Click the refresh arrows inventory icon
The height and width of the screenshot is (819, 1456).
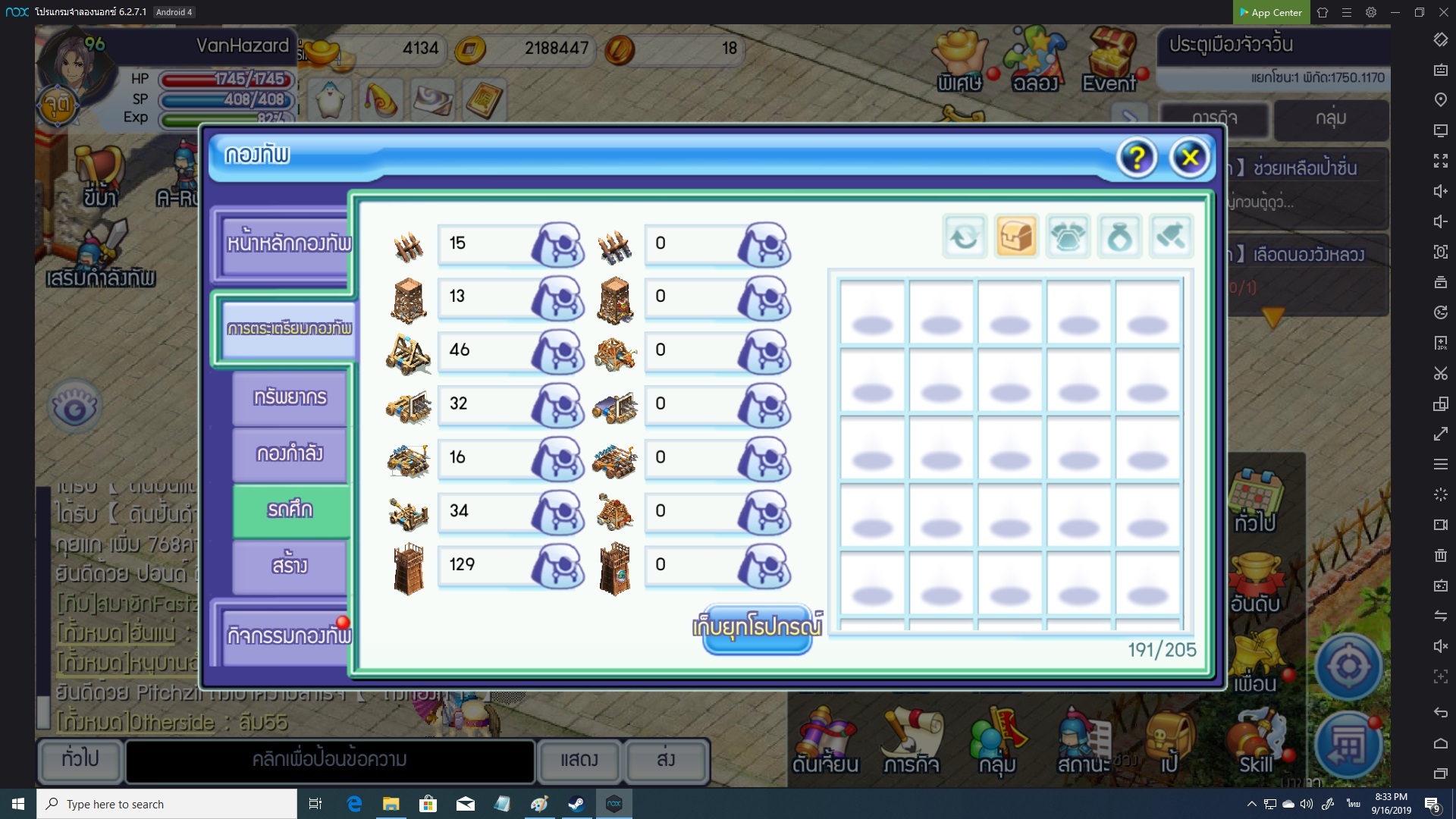coord(965,237)
